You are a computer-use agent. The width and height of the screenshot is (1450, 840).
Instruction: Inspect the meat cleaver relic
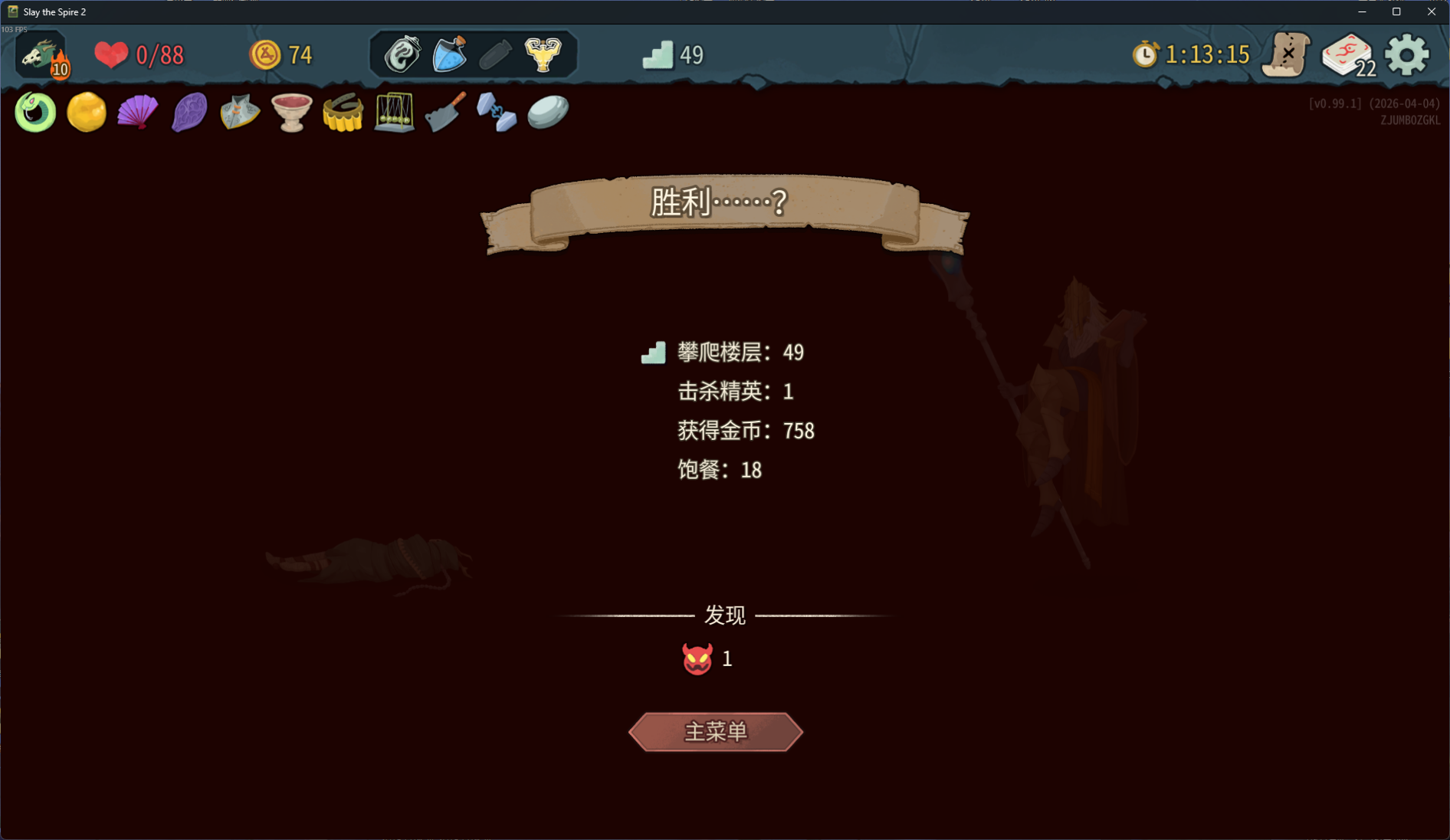[445, 113]
